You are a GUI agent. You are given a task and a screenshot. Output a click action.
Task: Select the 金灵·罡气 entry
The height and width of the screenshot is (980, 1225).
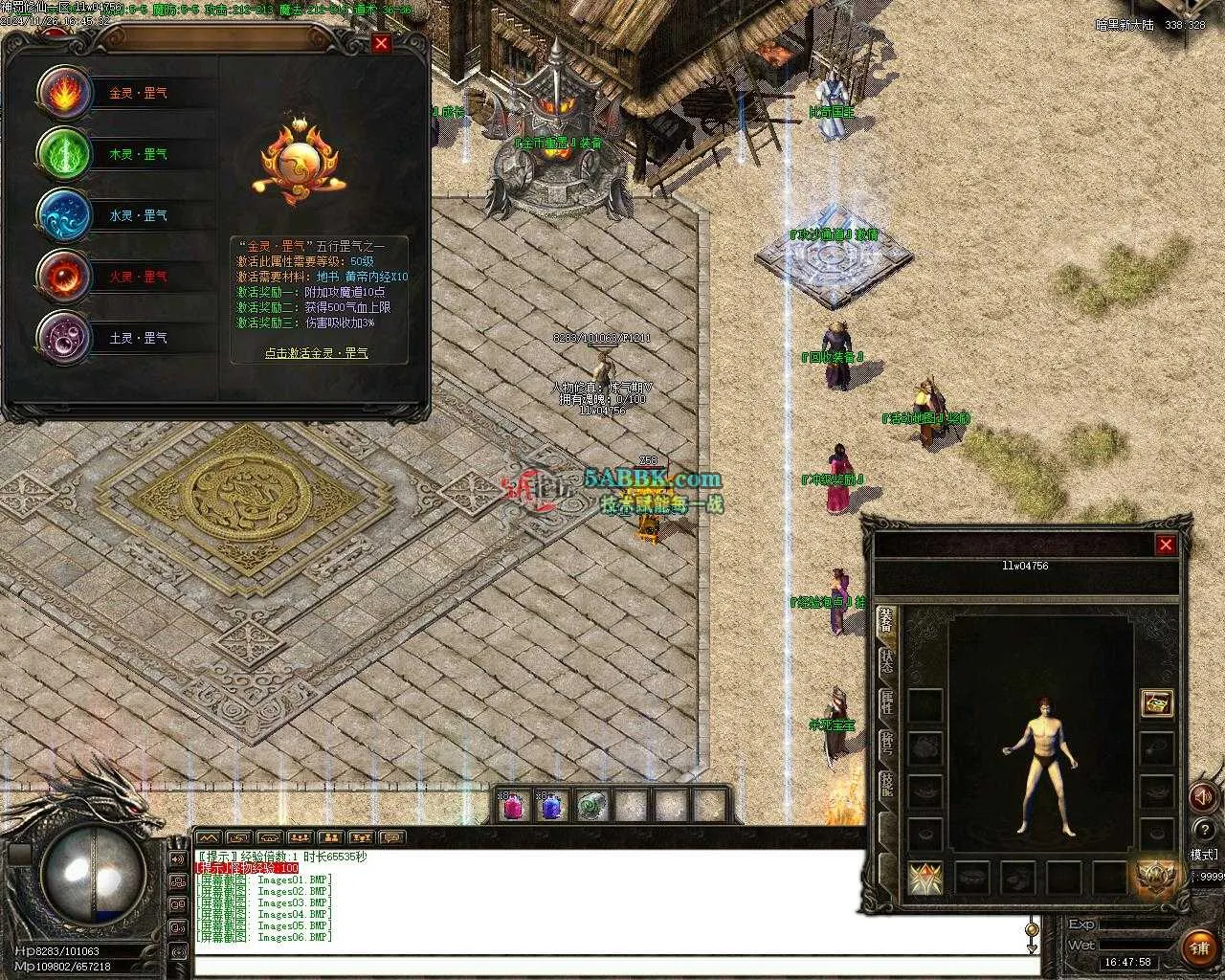138,94
